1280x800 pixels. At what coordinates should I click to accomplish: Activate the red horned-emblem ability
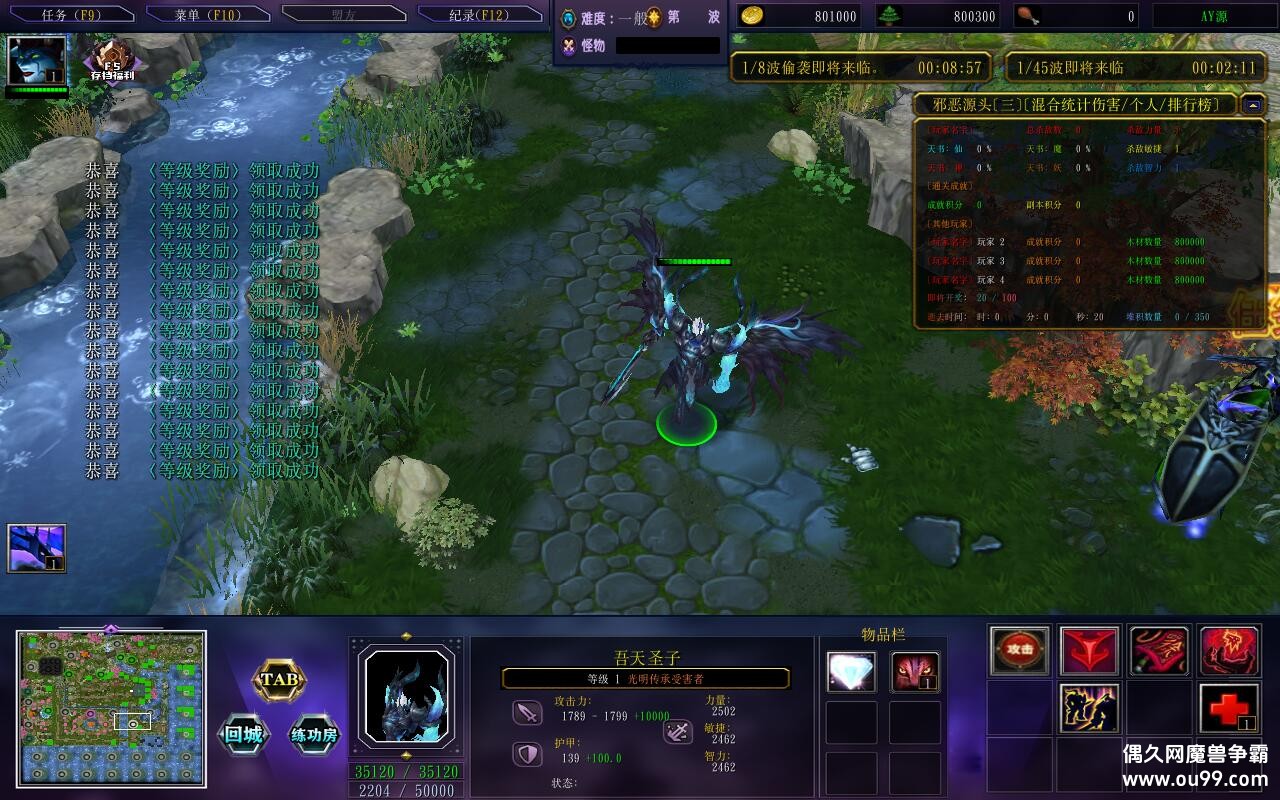pyautogui.click(x=1090, y=650)
